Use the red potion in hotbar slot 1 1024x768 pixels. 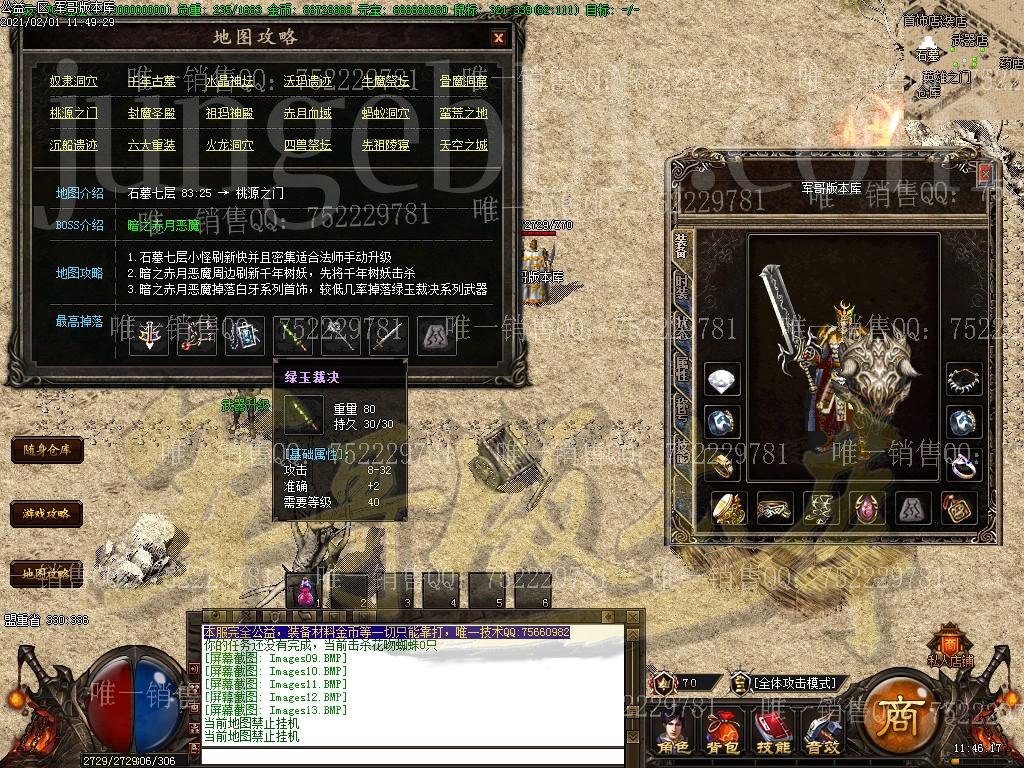tap(304, 589)
